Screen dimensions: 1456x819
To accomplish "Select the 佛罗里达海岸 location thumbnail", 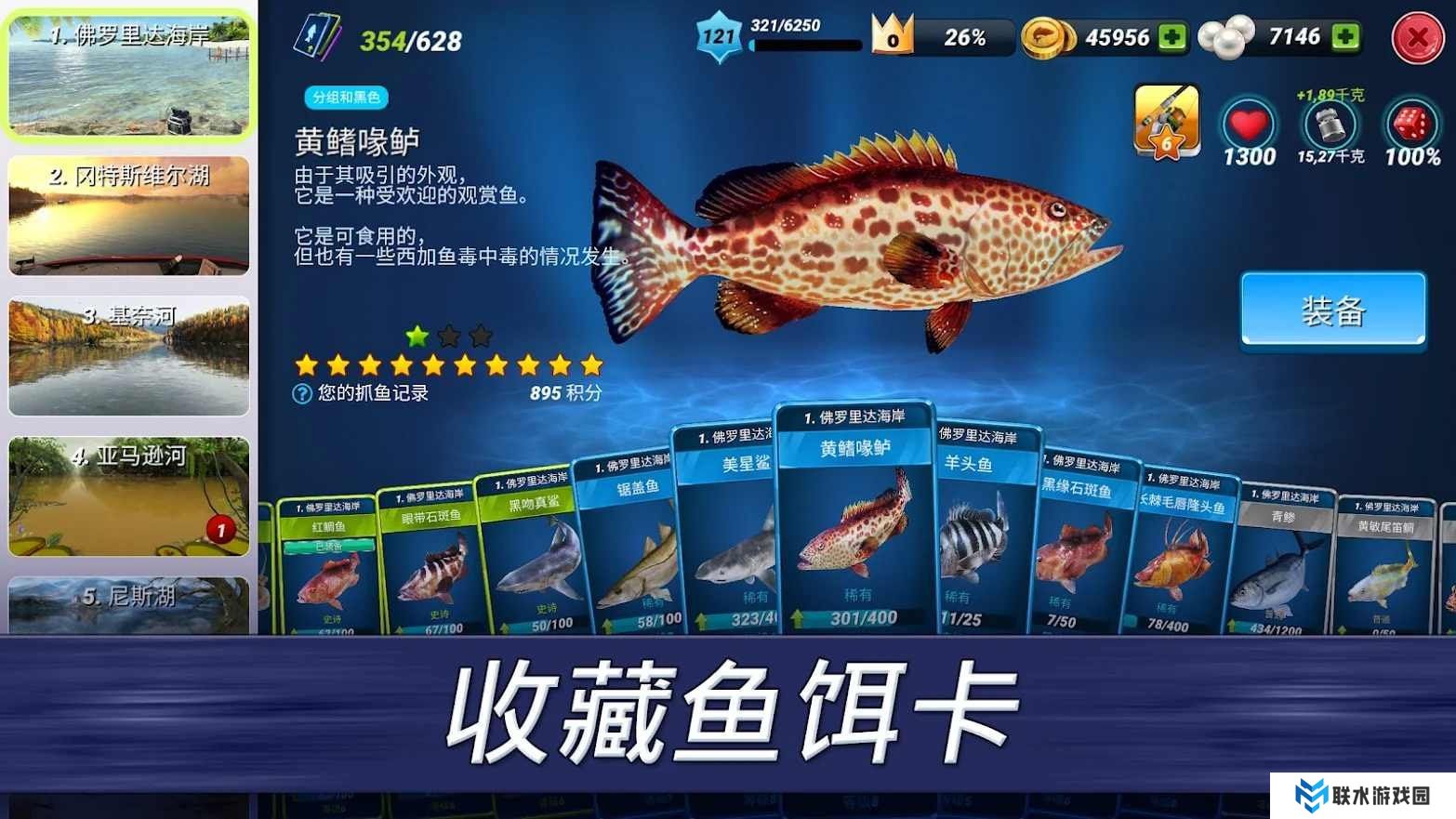I will pyautogui.click(x=129, y=76).
